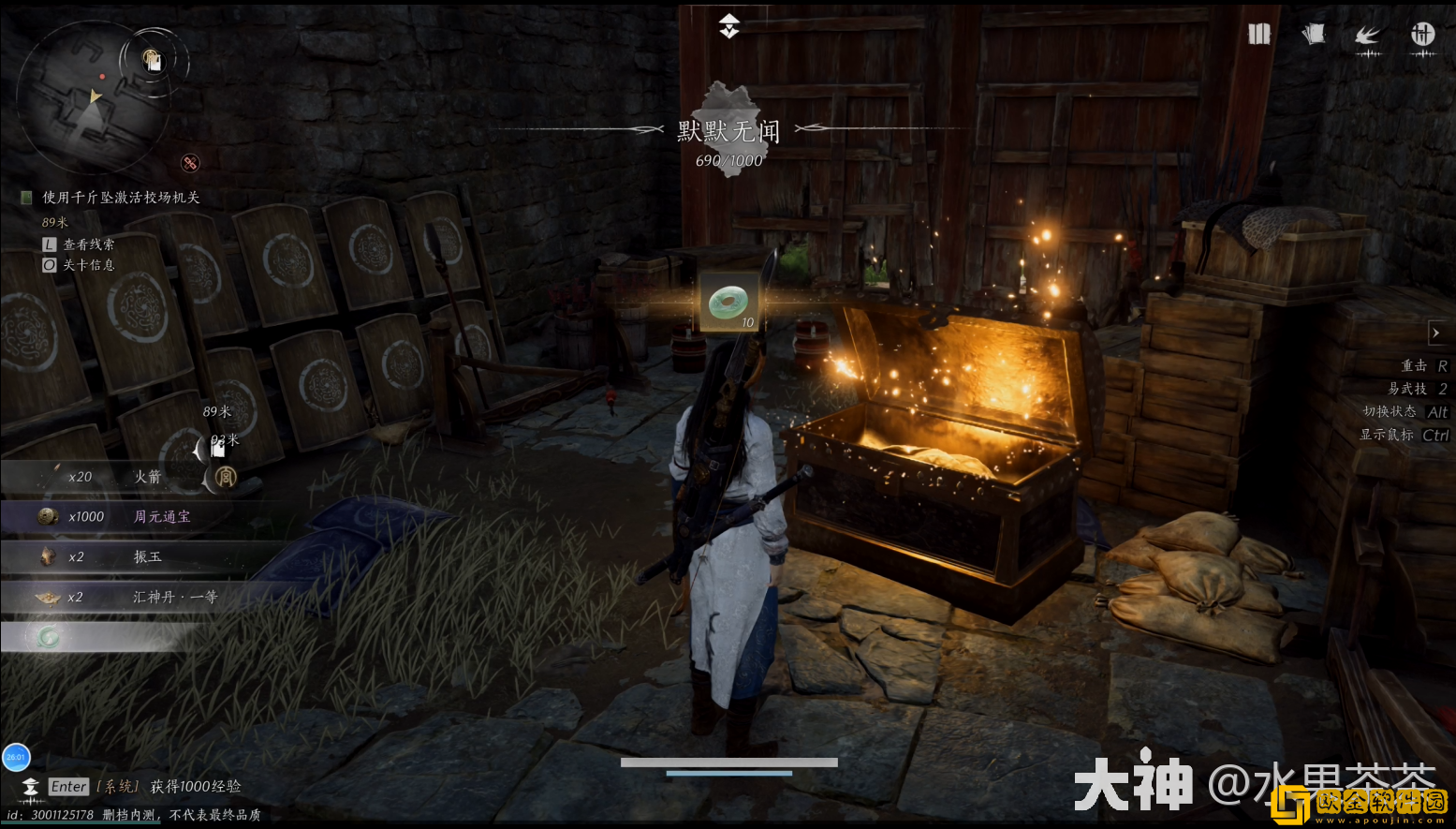Open the stacked cards icon
Image resolution: width=1456 pixels, height=829 pixels.
(1314, 35)
